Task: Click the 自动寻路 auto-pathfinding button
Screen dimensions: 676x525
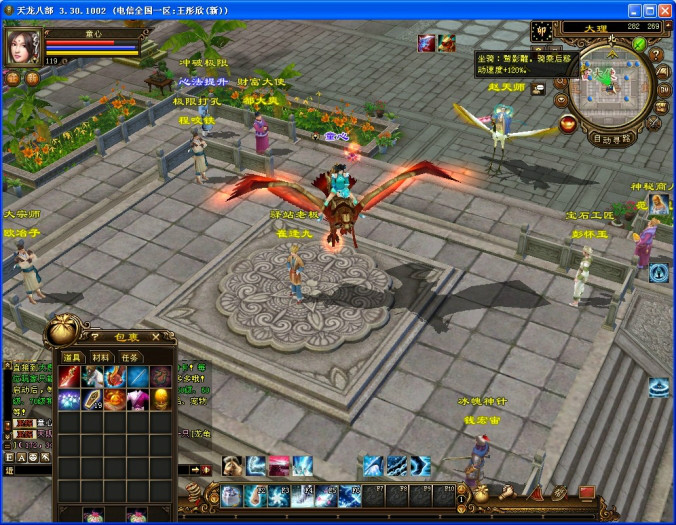Action: click(611, 139)
